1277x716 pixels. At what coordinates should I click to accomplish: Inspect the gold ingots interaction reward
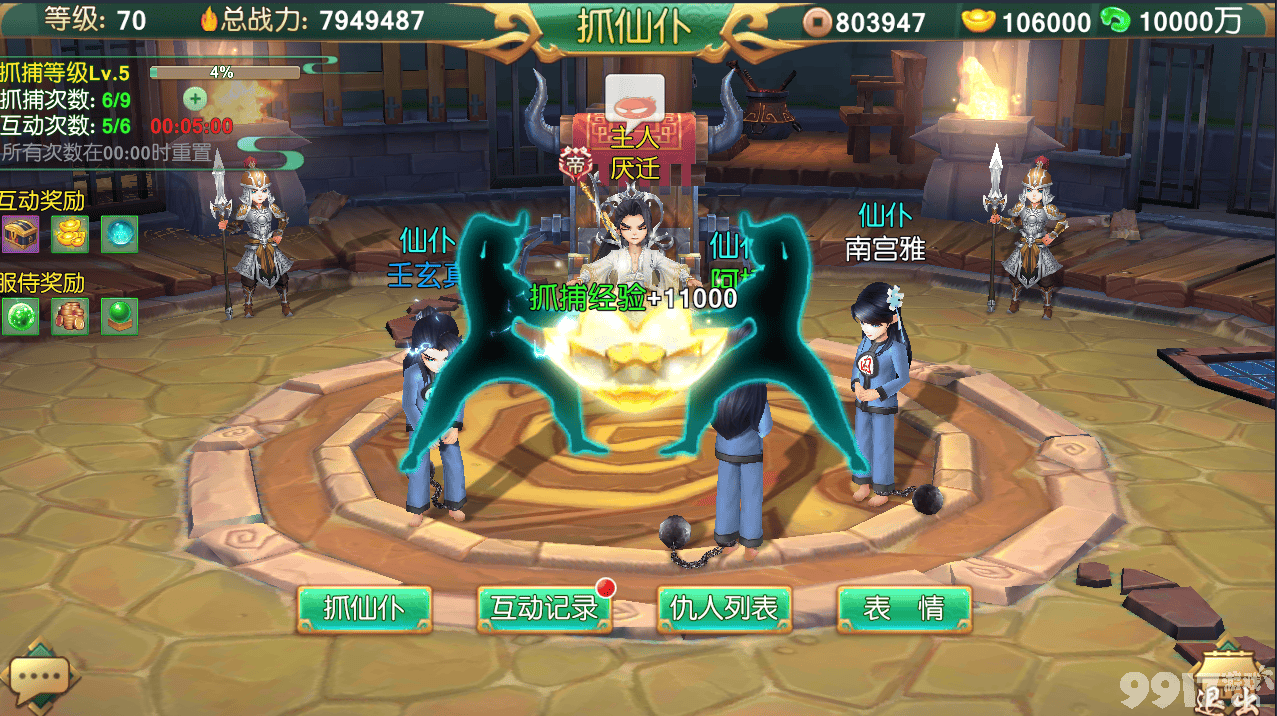point(70,234)
